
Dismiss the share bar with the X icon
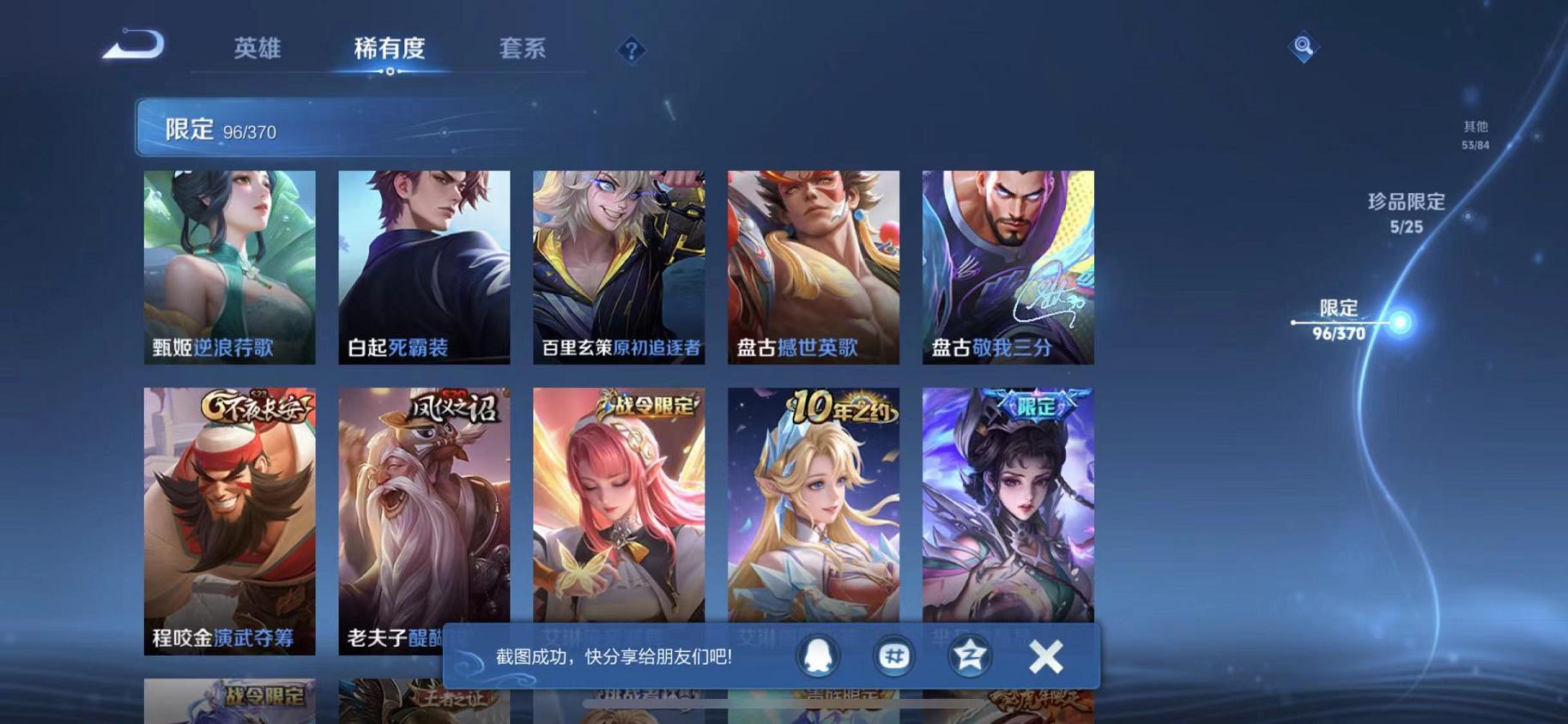click(1045, 655)
